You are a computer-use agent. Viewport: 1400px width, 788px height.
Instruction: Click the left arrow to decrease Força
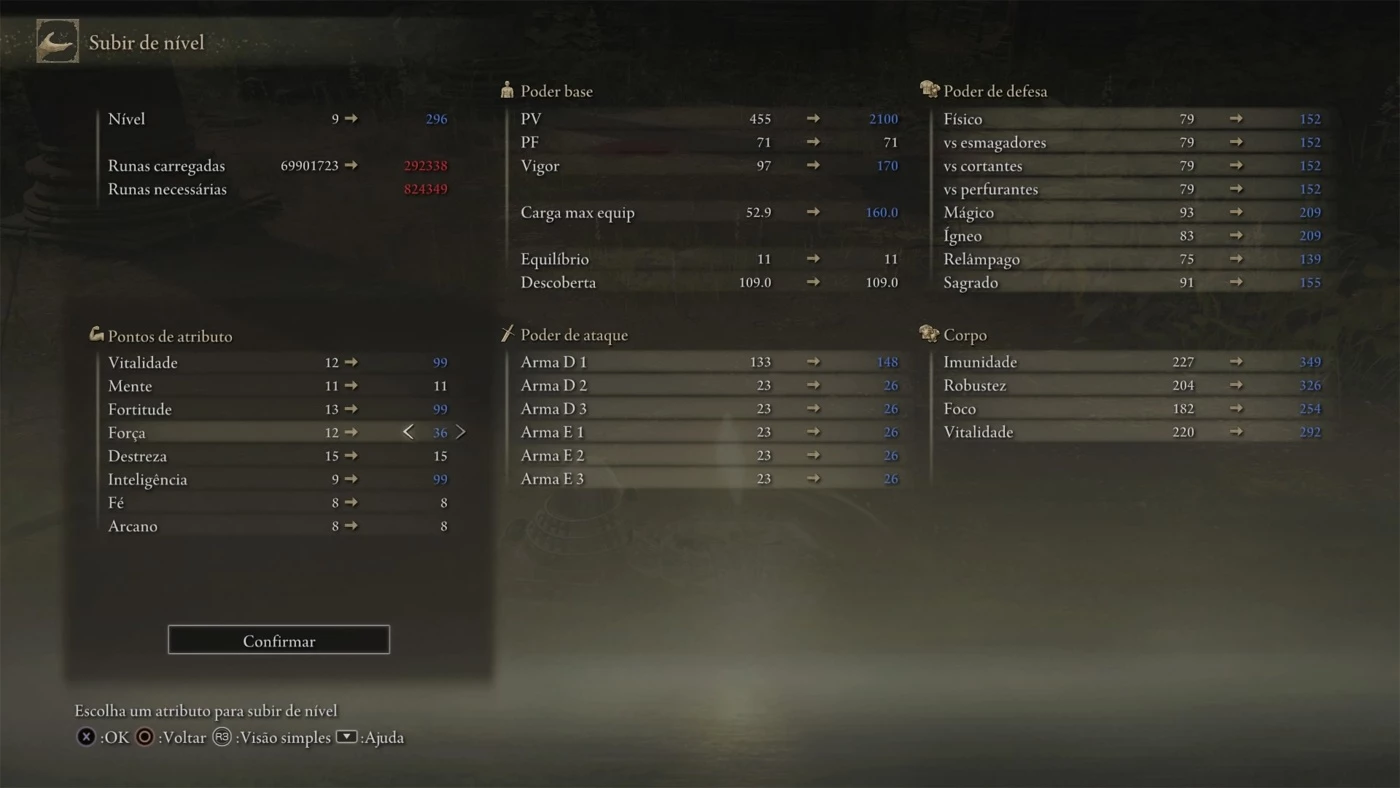coord(408,431)
